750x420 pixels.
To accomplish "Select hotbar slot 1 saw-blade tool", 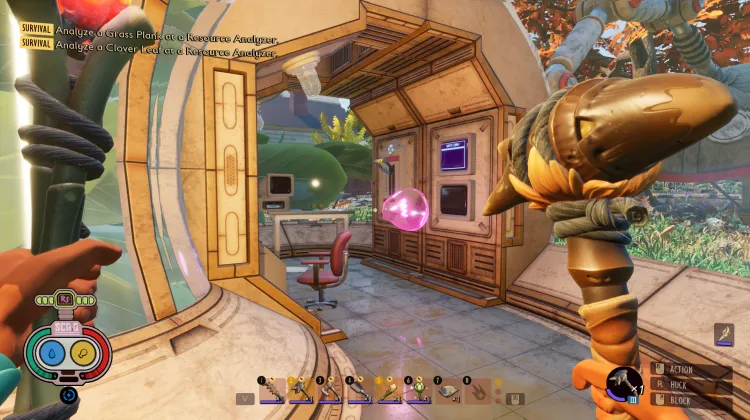I will pos(272,391).
